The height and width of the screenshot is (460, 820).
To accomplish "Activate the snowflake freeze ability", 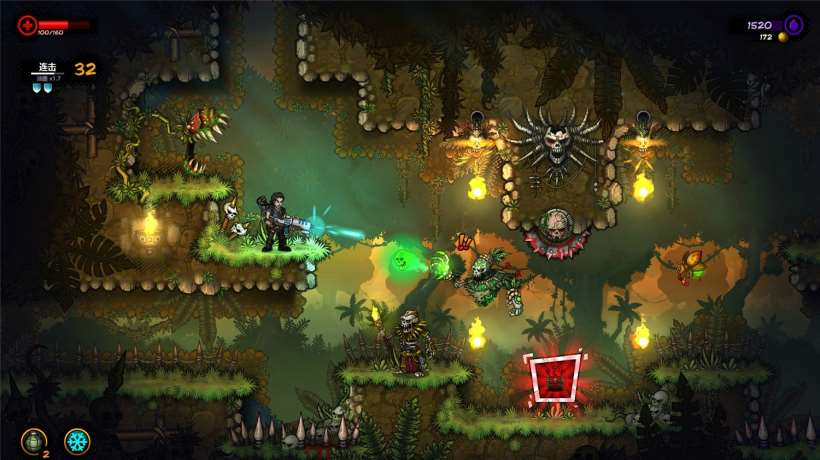I will pos(76,440).
